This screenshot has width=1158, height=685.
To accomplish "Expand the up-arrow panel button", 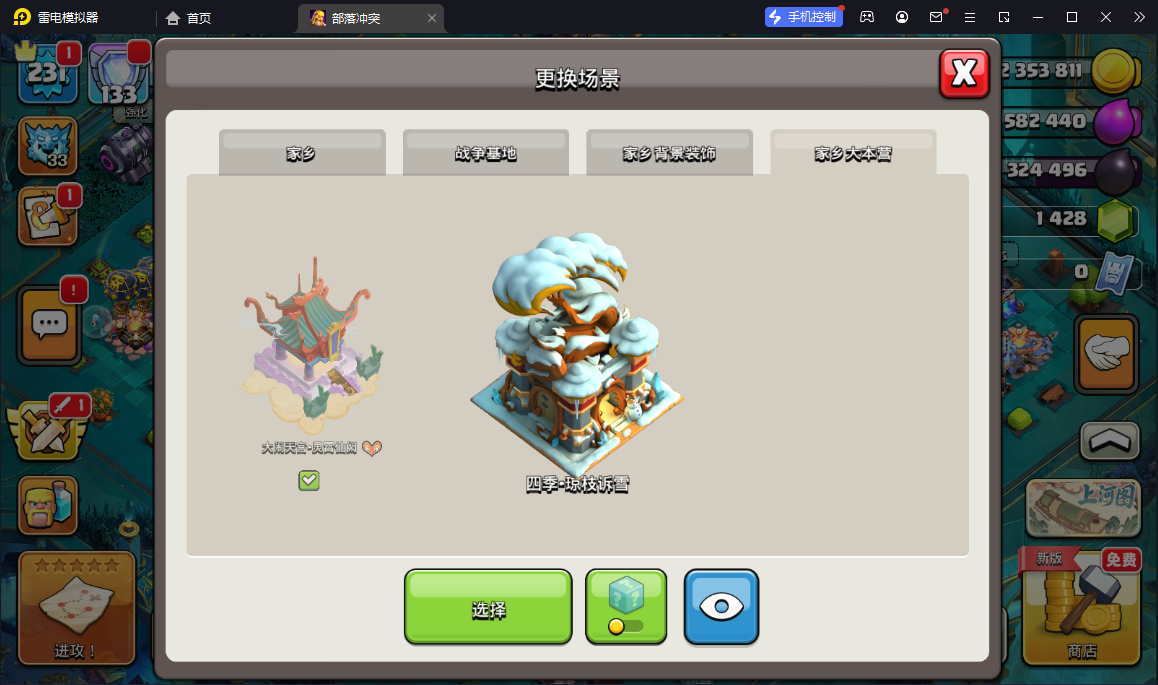I will pos(1110,440).
